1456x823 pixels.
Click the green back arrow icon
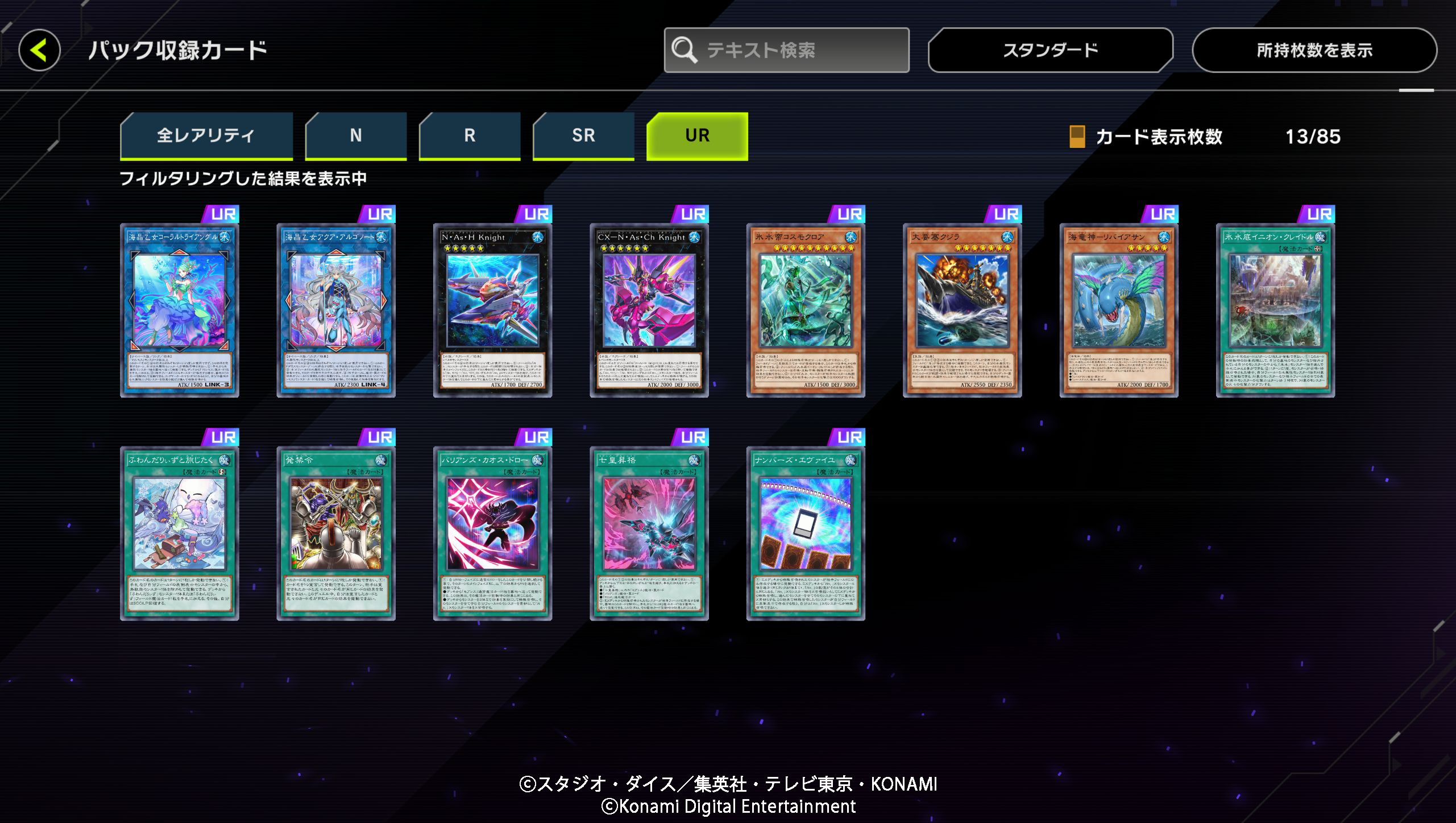pyautogui.click(x=40, y=50)
